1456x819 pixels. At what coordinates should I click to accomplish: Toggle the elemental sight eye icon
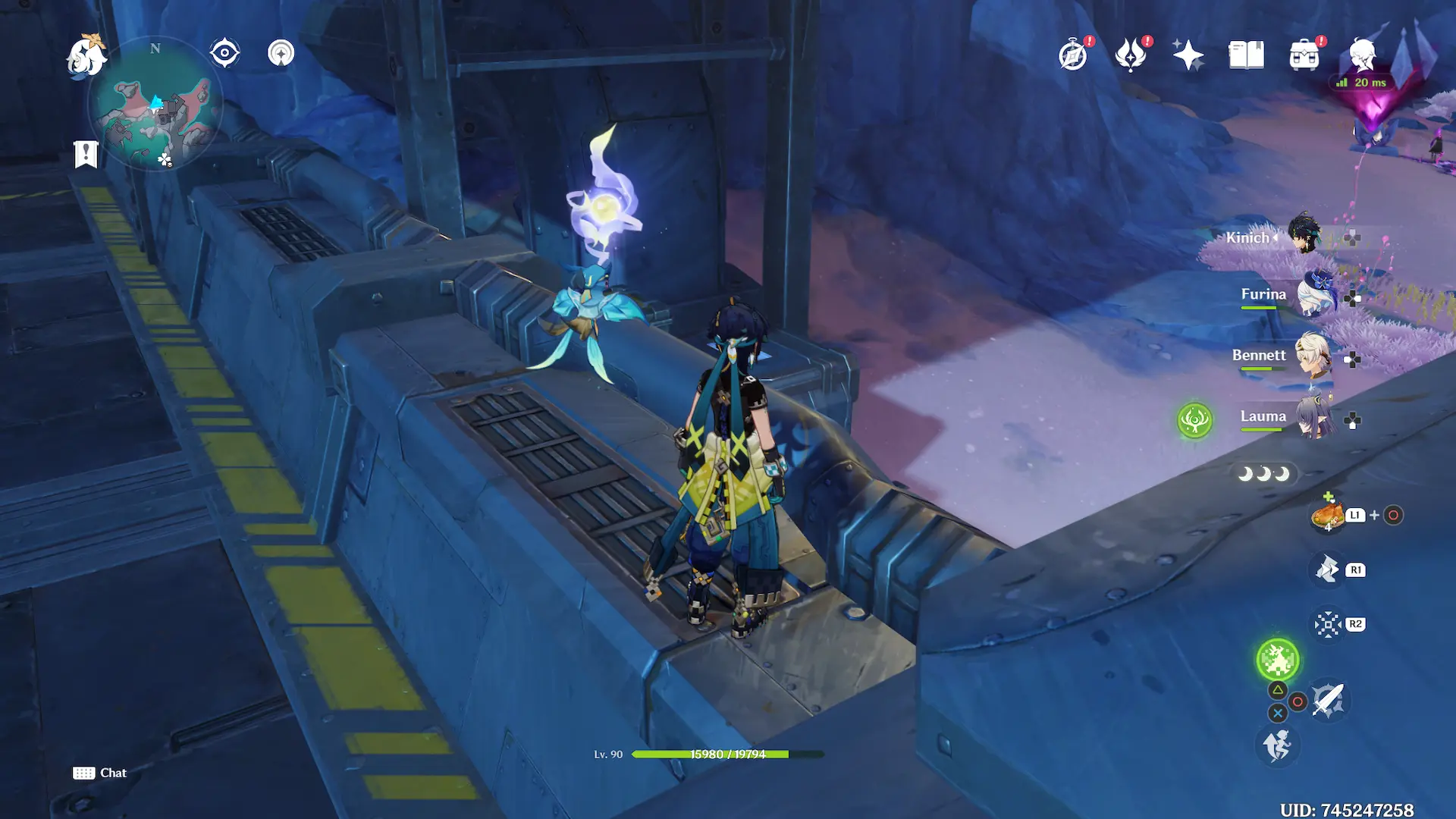(224, 53)
